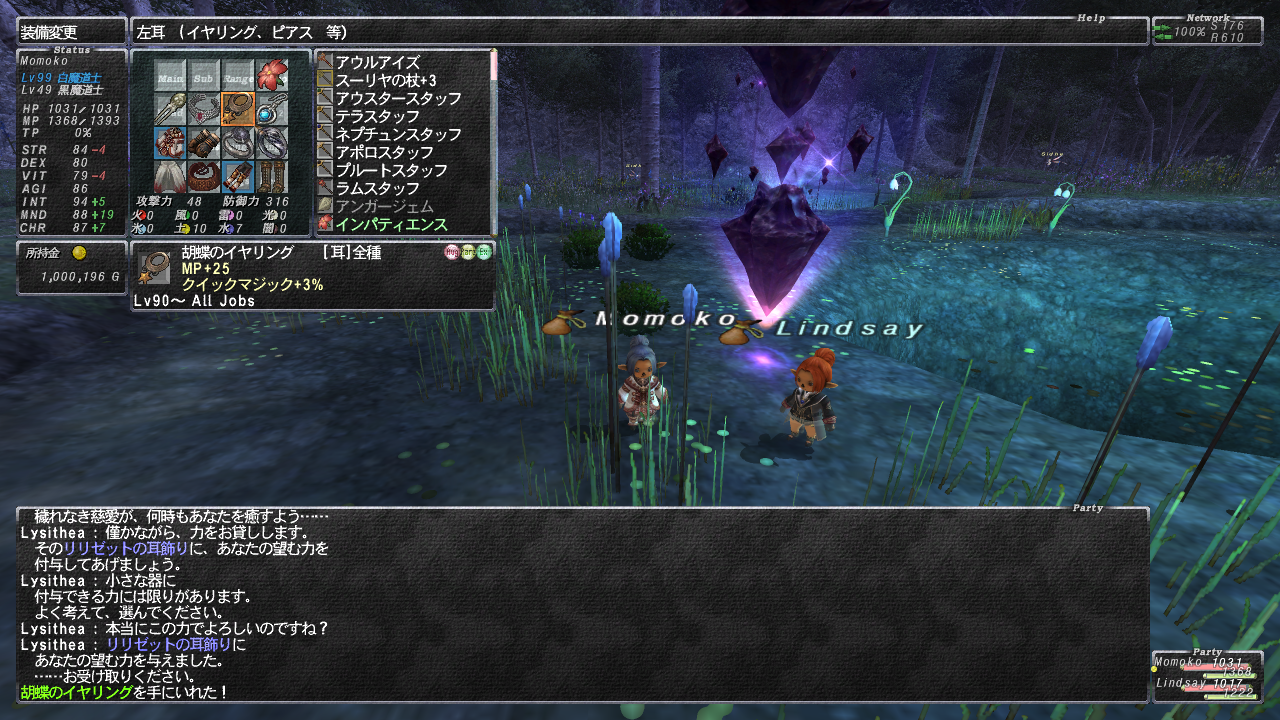Choose the ラムスタッフ entry
Image resolution: width=1280 pixels, height=720 pixels.
click(377, 188)
